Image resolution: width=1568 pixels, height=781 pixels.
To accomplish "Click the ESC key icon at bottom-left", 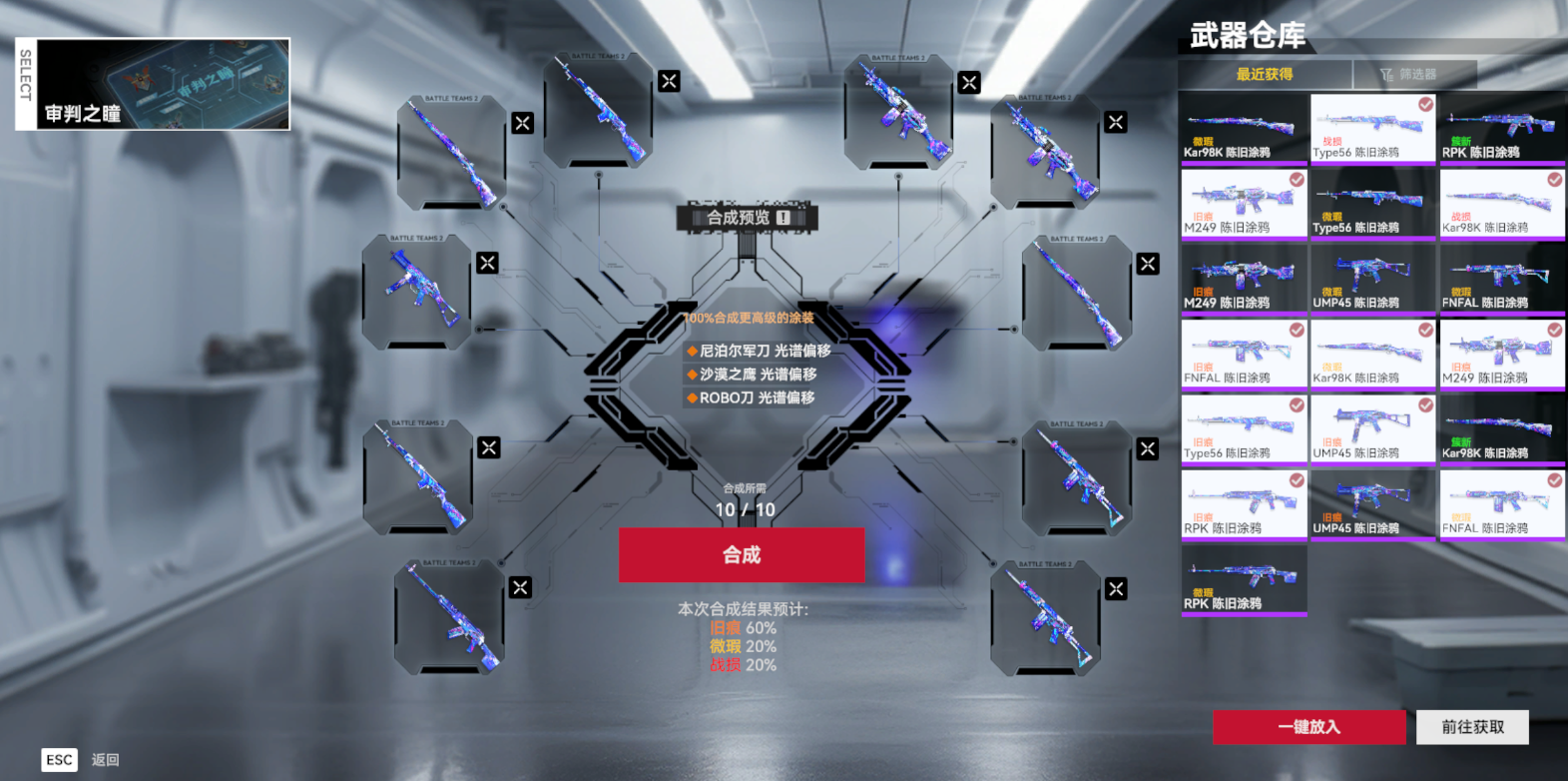I will click(58, 760).
